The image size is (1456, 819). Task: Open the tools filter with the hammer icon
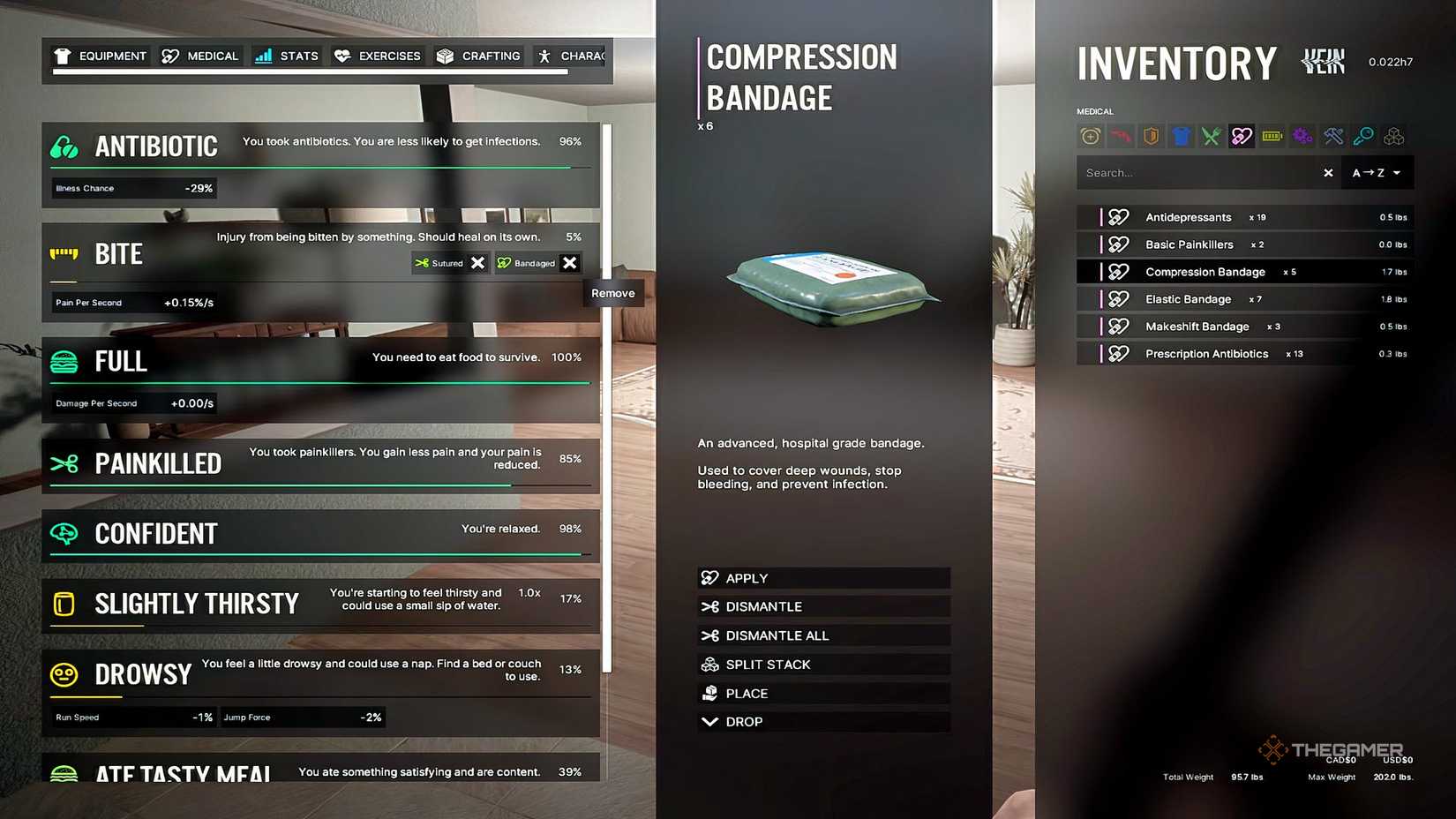(x=1332, y=136)
